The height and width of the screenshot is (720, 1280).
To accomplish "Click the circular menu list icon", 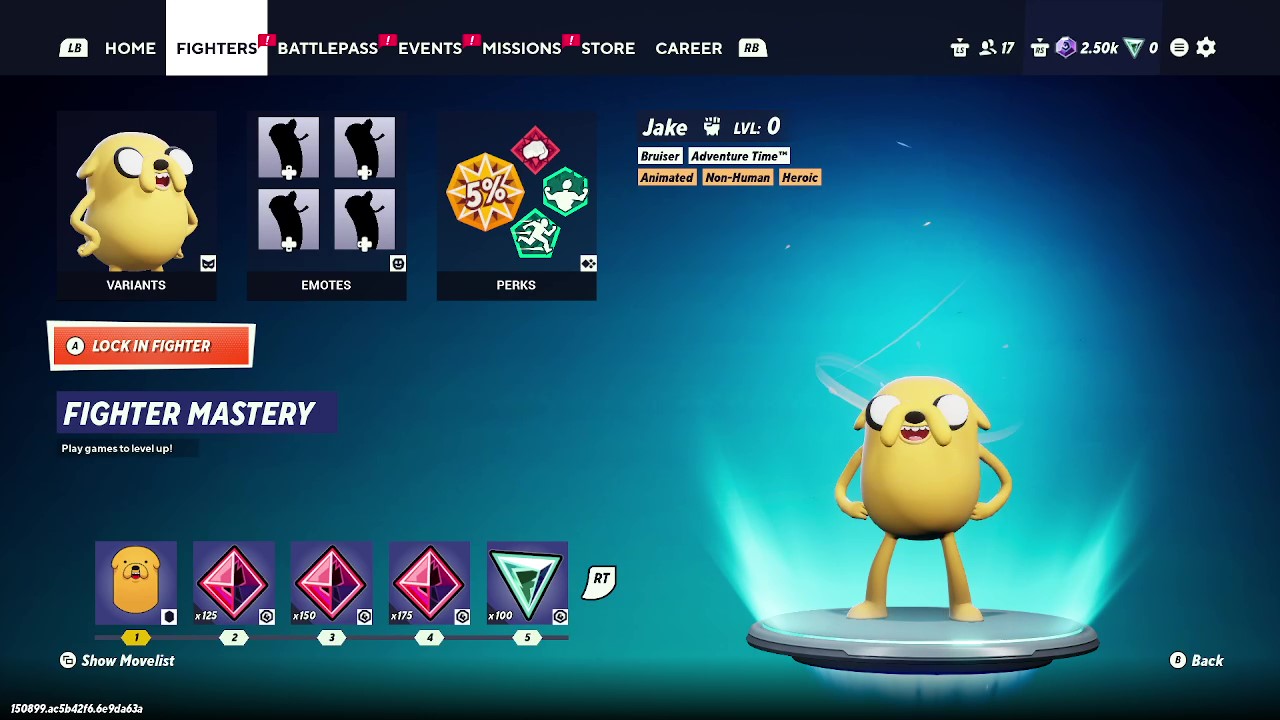I will pos(1178,47).
